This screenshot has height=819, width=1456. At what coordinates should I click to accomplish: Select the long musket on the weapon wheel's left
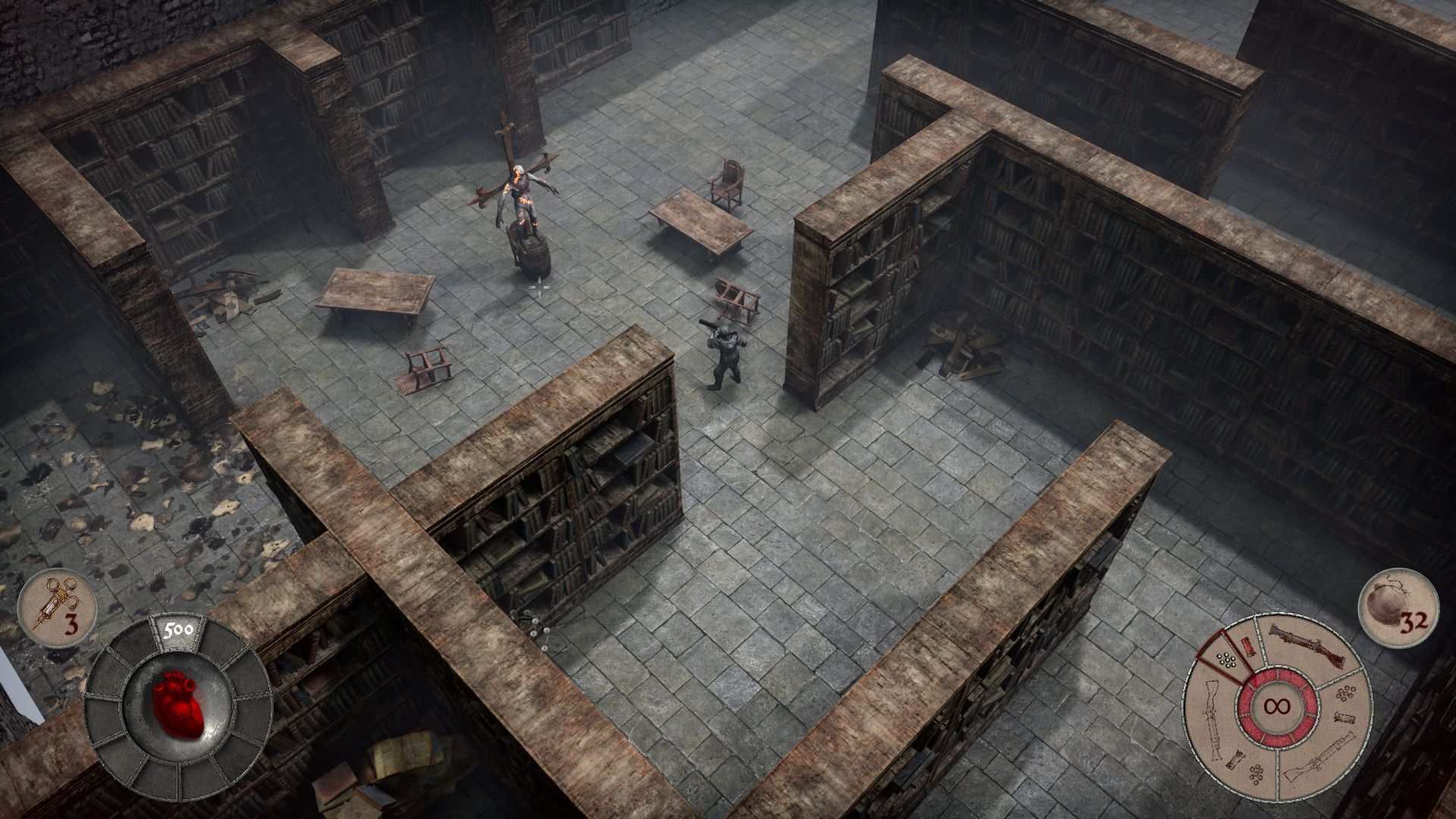1210,718
